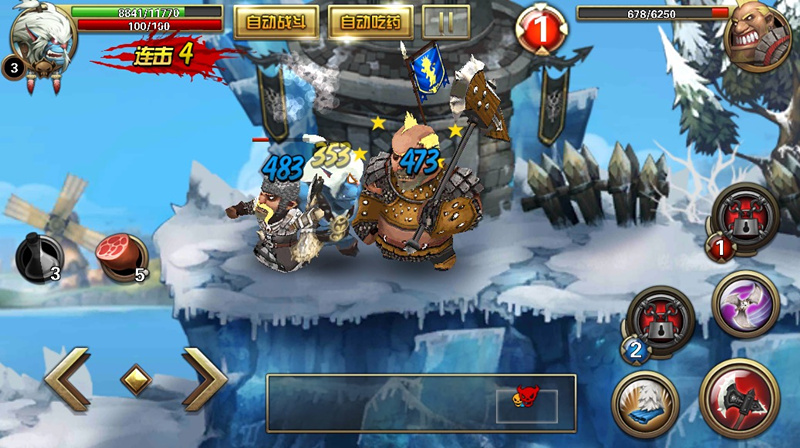Pause the game with the pause button
Viewport: 800px width, 448px height.
coord(446,21)
